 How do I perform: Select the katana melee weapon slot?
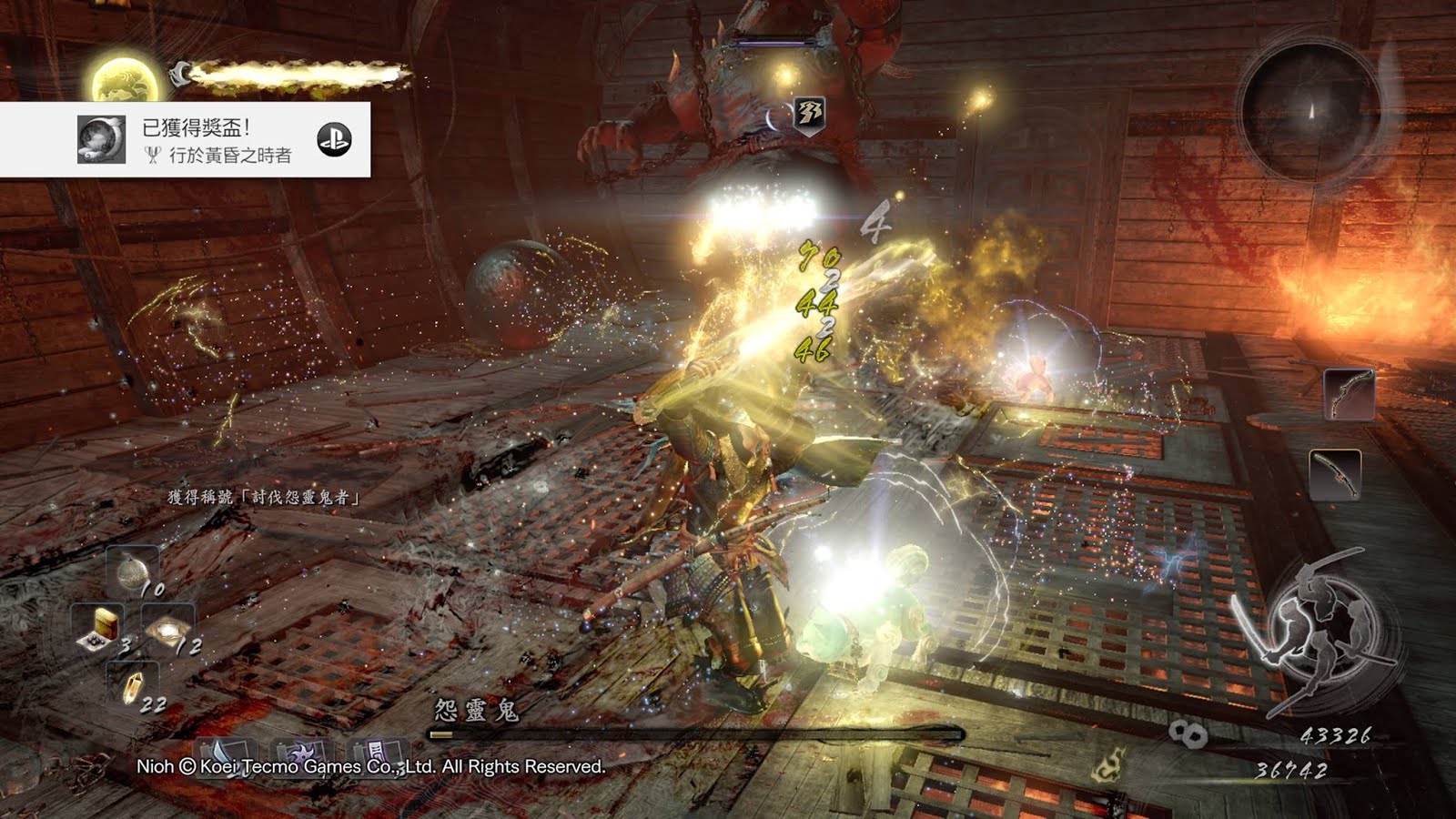coord(1335,474)
